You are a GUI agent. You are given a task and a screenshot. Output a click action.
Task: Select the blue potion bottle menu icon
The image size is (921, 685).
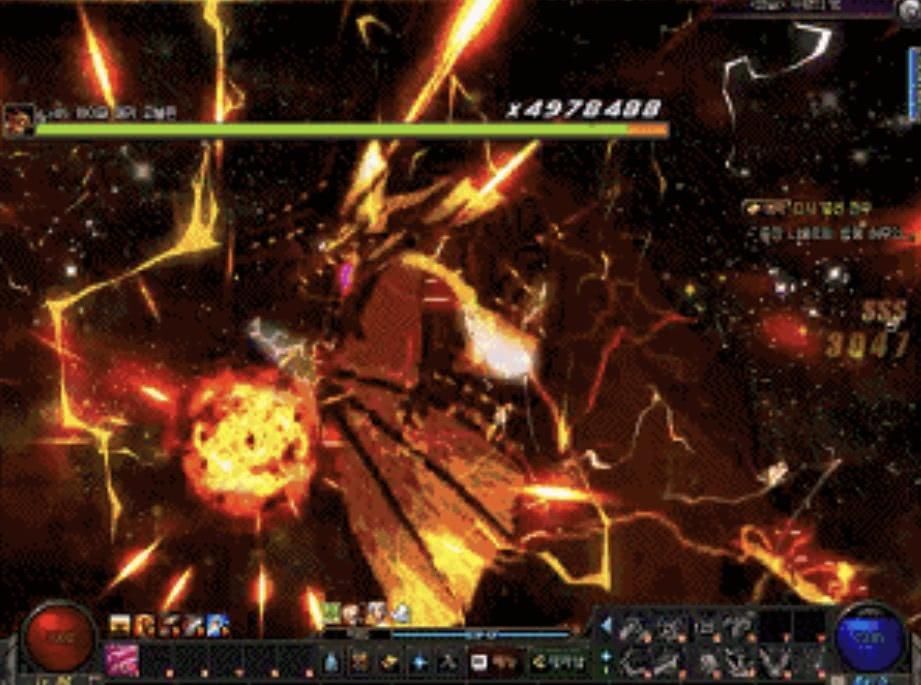click(x=331, y=661)
